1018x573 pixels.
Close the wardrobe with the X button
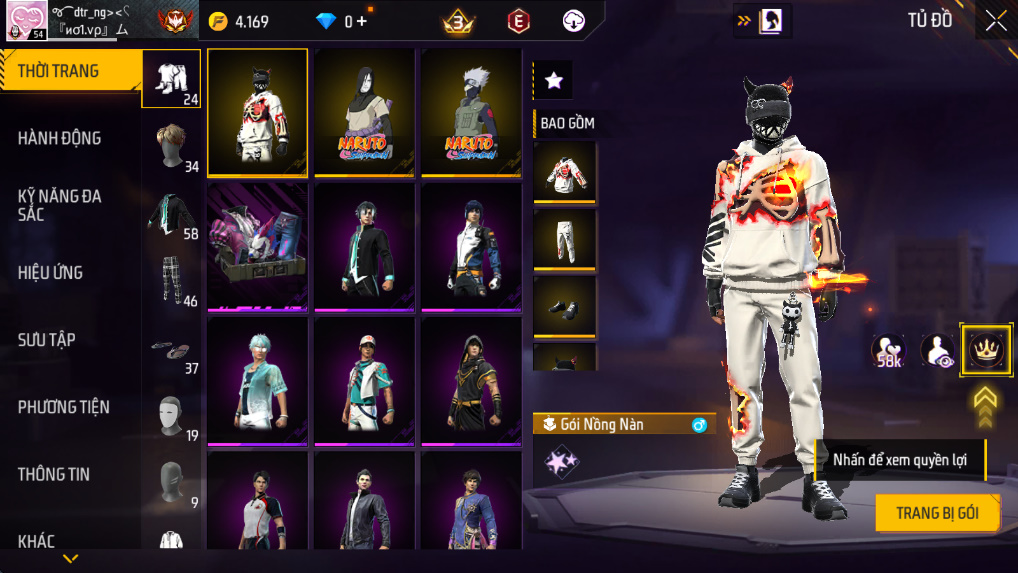996,21
